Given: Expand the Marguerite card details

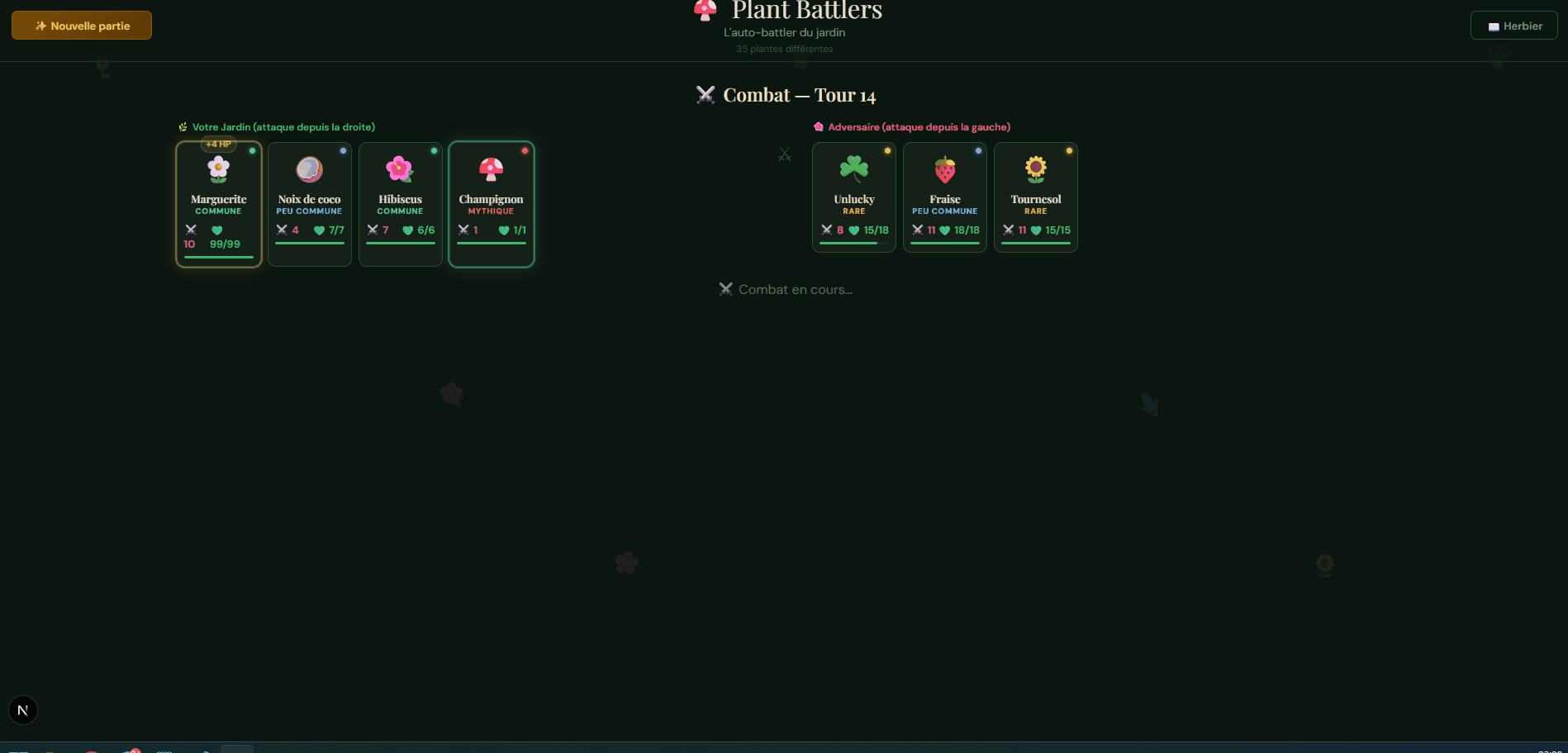Looking at the screenshot, I should coord(218,204).
